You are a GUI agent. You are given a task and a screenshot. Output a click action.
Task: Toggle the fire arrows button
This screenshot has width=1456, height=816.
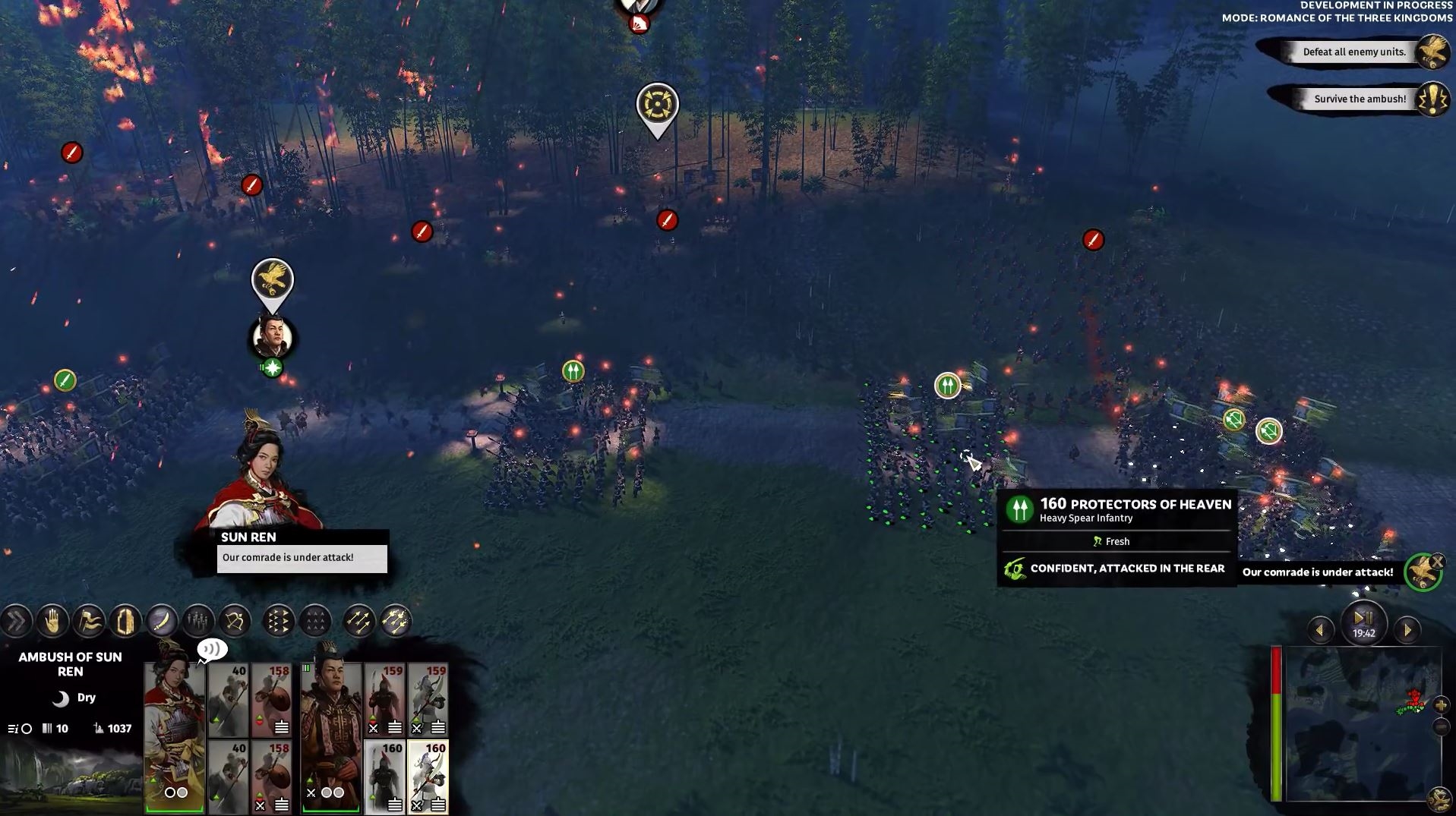395,621
